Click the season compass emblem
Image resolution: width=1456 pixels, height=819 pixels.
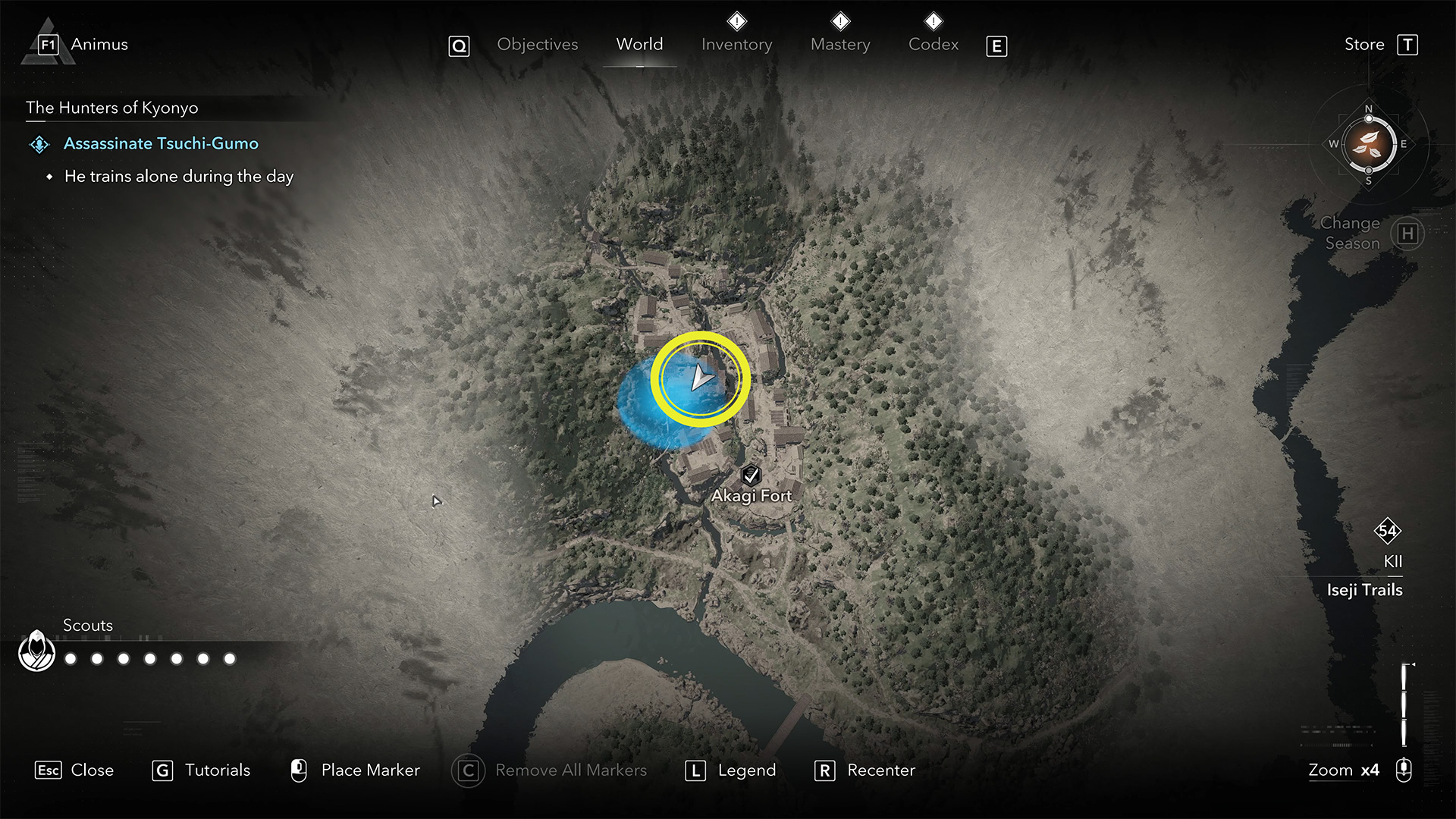click(1369, 144)
